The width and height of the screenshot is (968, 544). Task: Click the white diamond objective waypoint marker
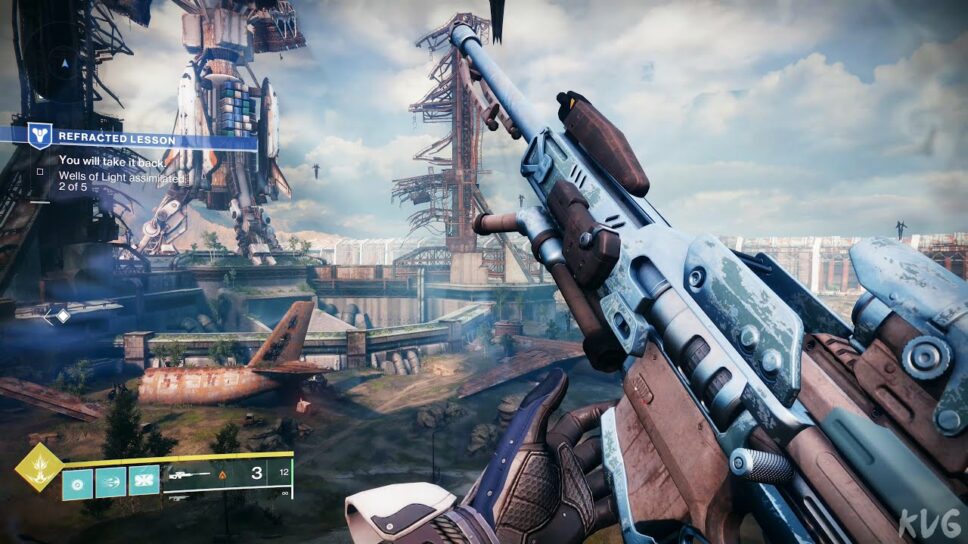pyautogui.click(x=62, y=316)
